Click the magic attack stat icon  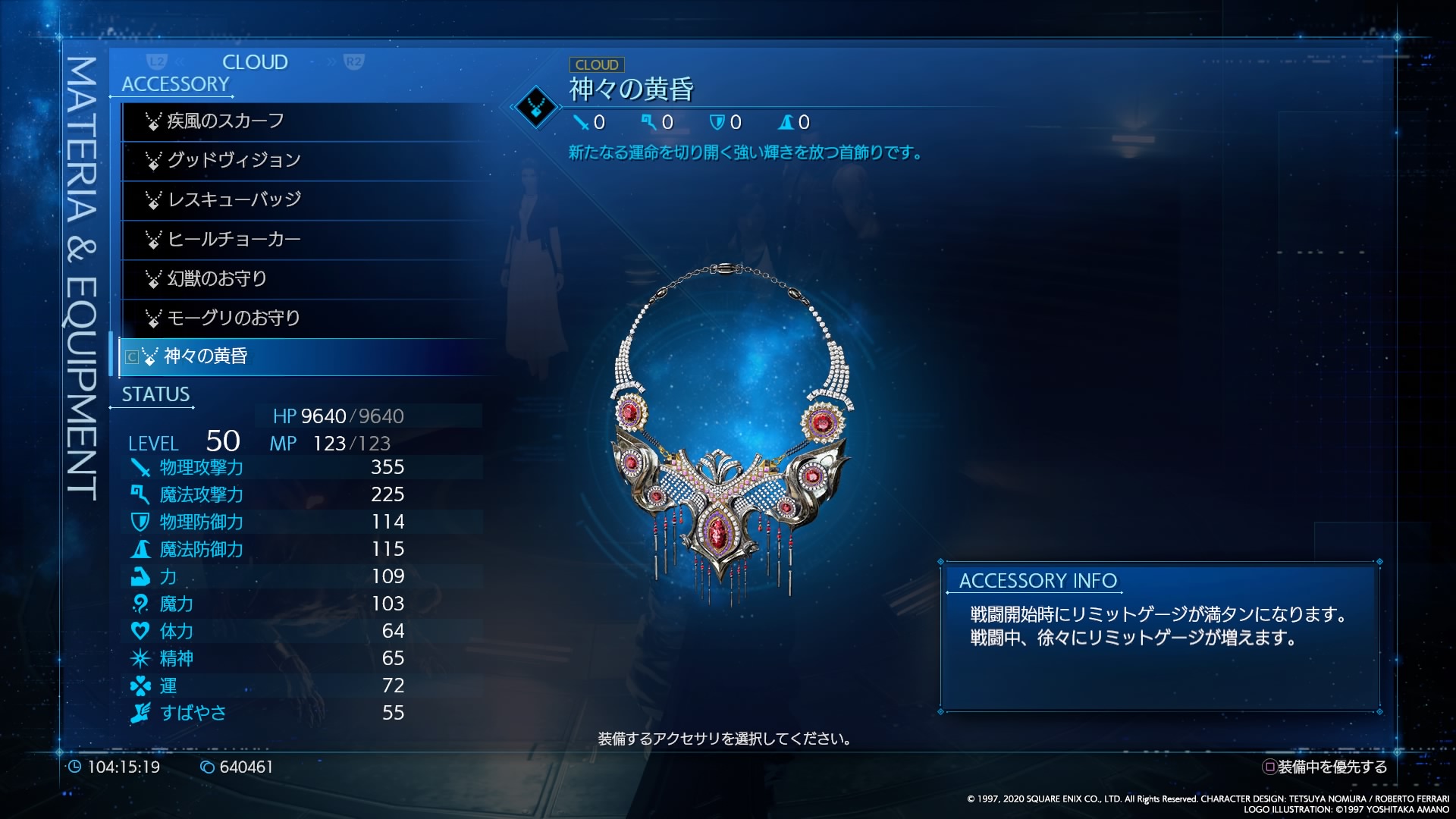click(141, 495)
